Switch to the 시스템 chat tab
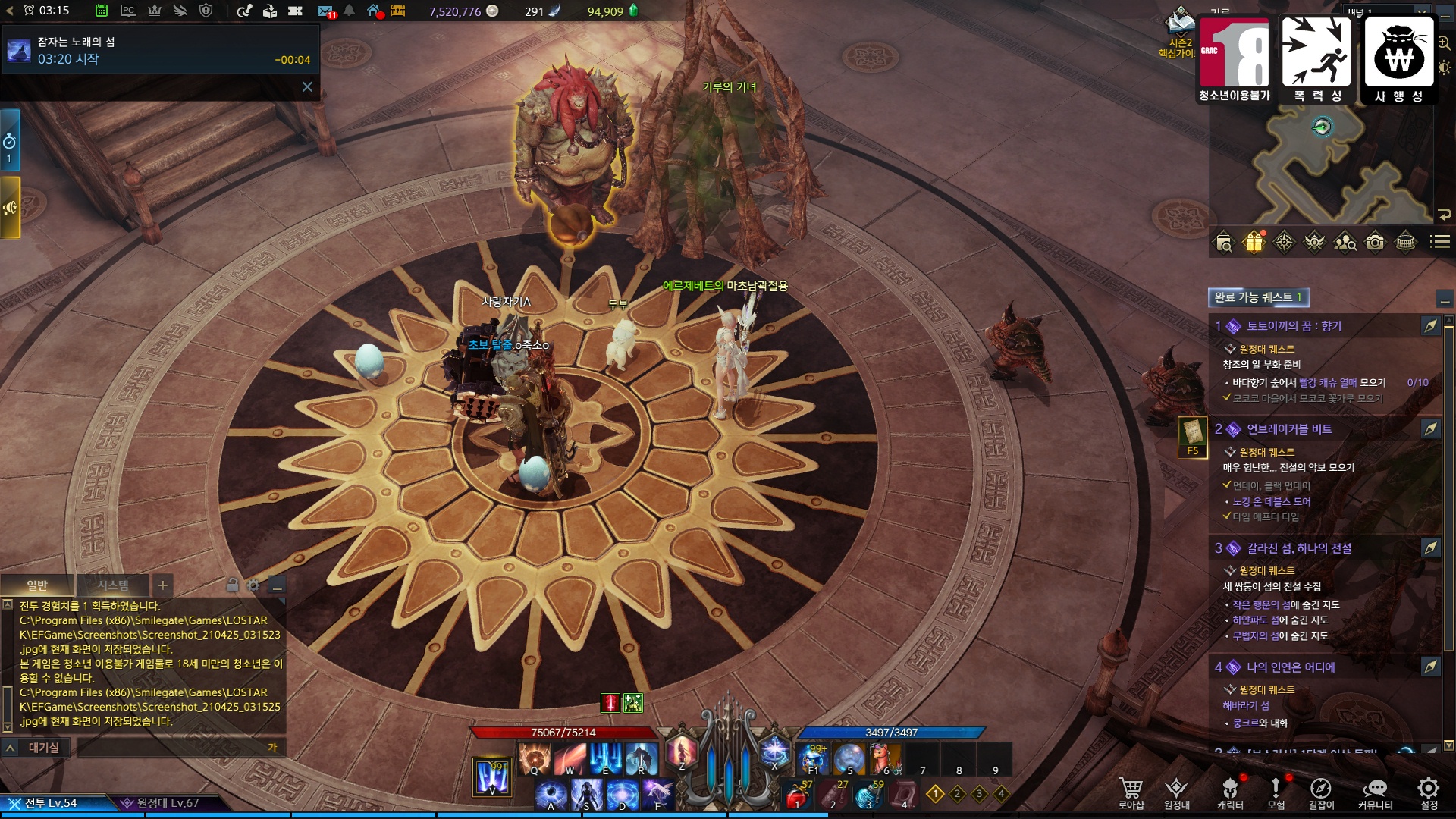 click(113, 585)
